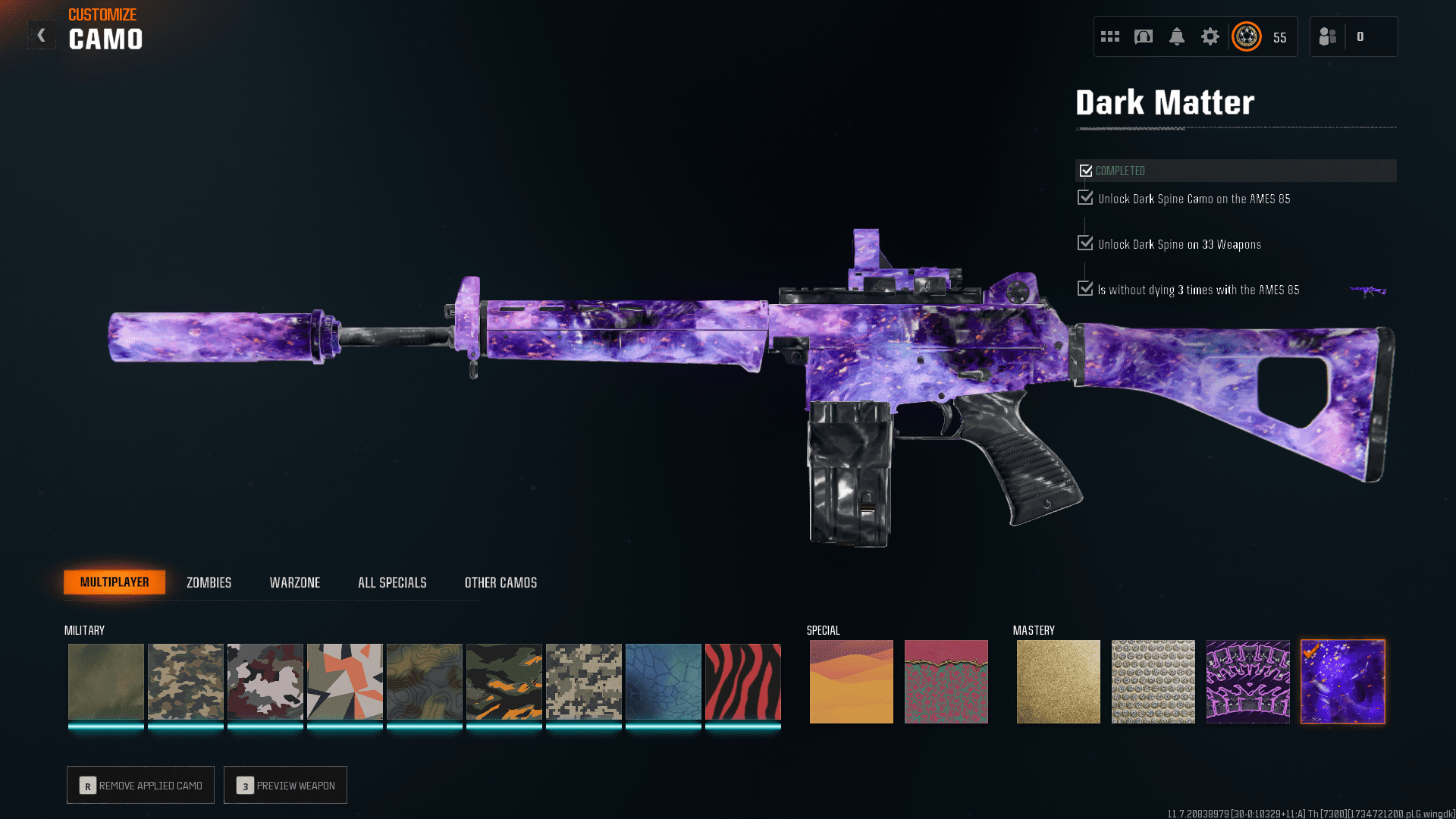Open the grid menu icon top right
The height and width of the screenshot is (819, 1456).
coord(1109,36)
